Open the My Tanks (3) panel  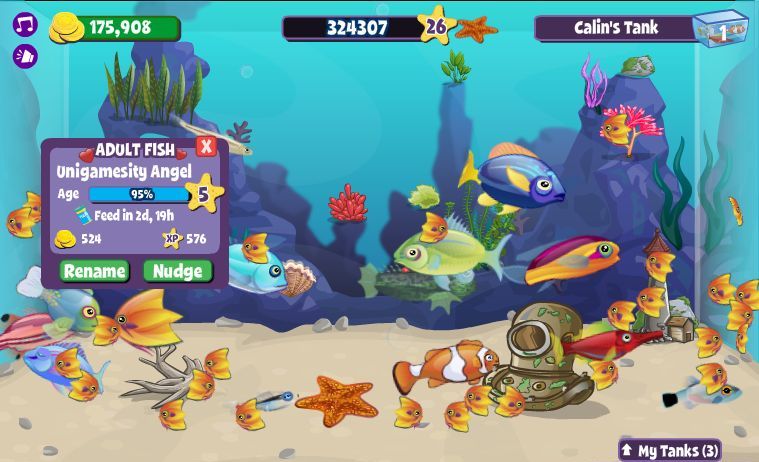pos(670,450)
